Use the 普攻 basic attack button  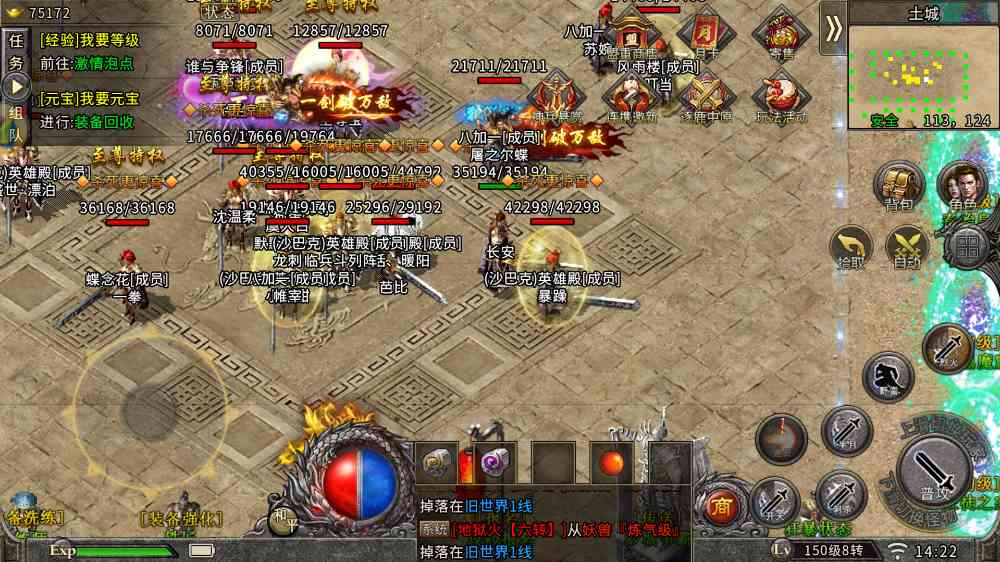[x=935, y=471]
